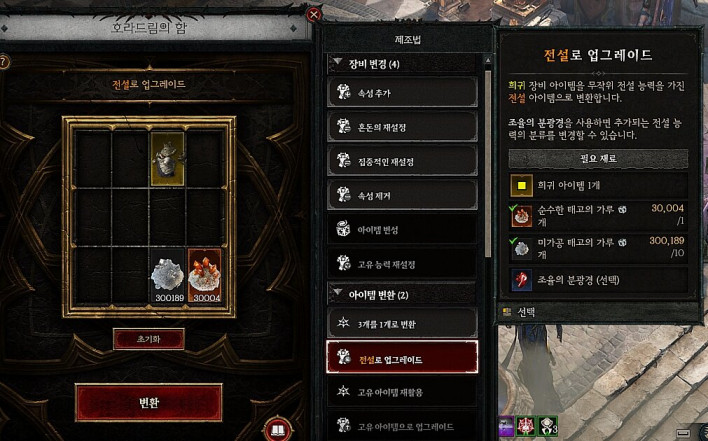
Task: Choose the 3개를 1개로 변환 recipe
Action: coord(401,324)
